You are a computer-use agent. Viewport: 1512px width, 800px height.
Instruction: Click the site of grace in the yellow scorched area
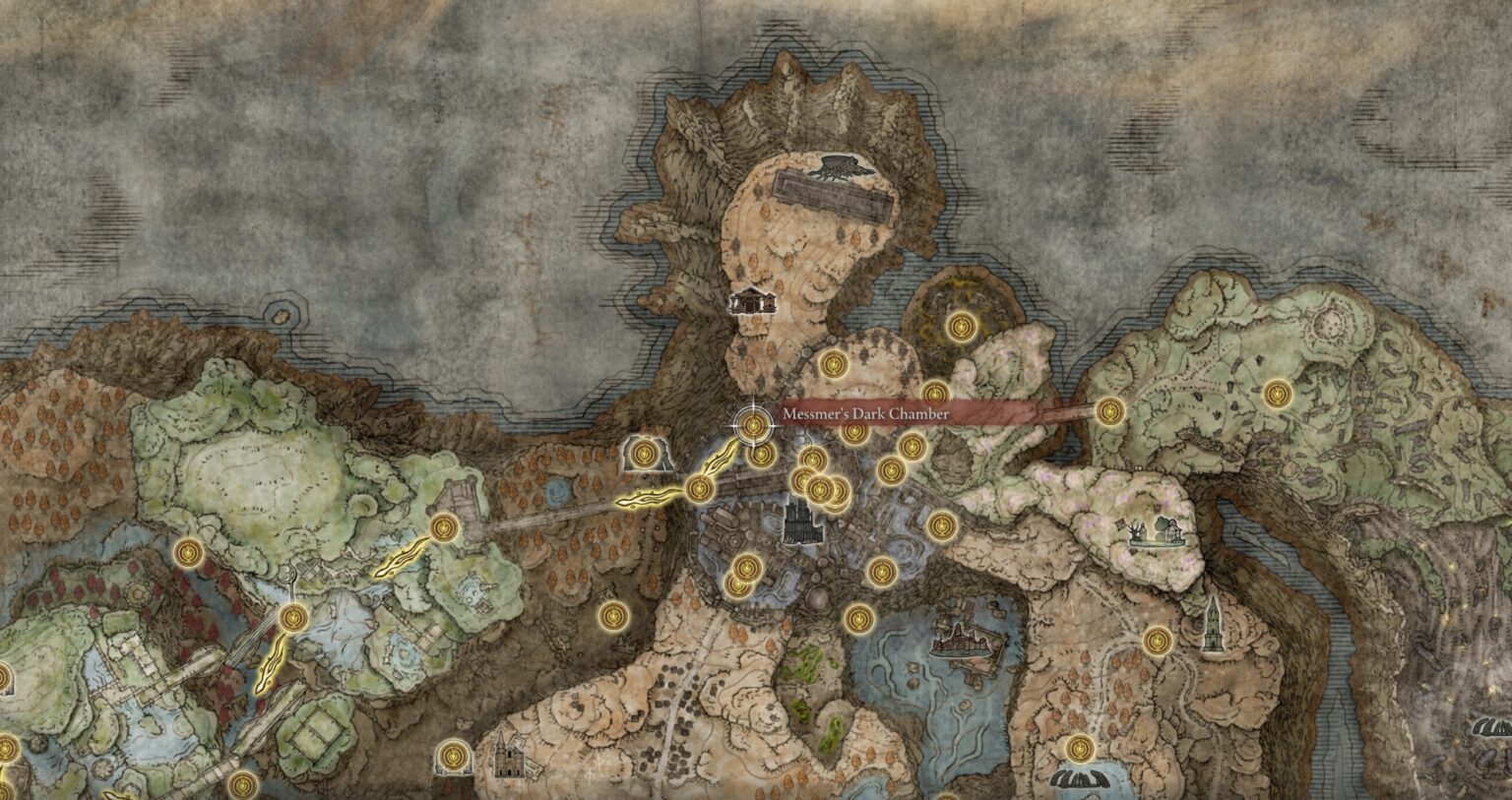[x=962, y=327]
